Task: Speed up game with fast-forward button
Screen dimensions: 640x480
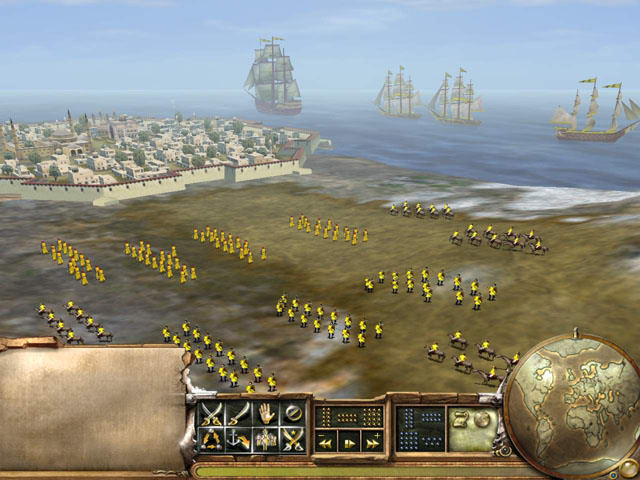Action: click(372, 441)
